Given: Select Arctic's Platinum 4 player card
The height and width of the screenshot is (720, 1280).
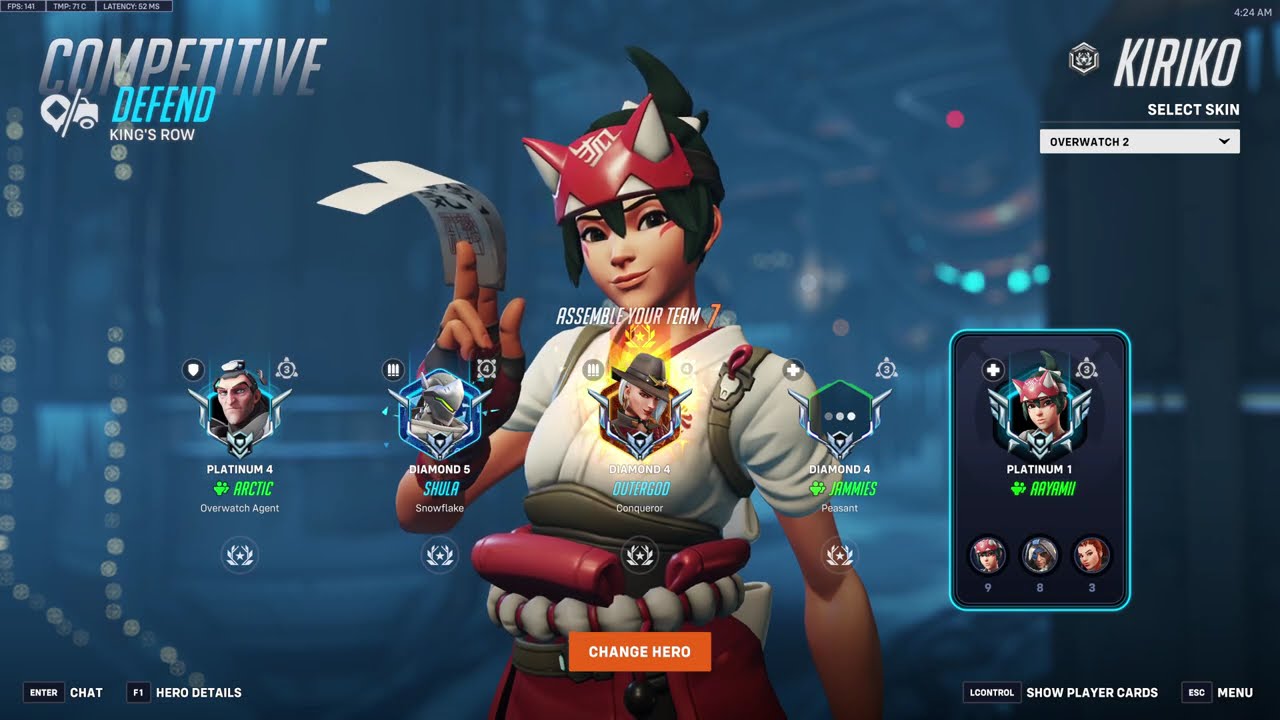Looking at the screenshot, I should tap(240, 412).
